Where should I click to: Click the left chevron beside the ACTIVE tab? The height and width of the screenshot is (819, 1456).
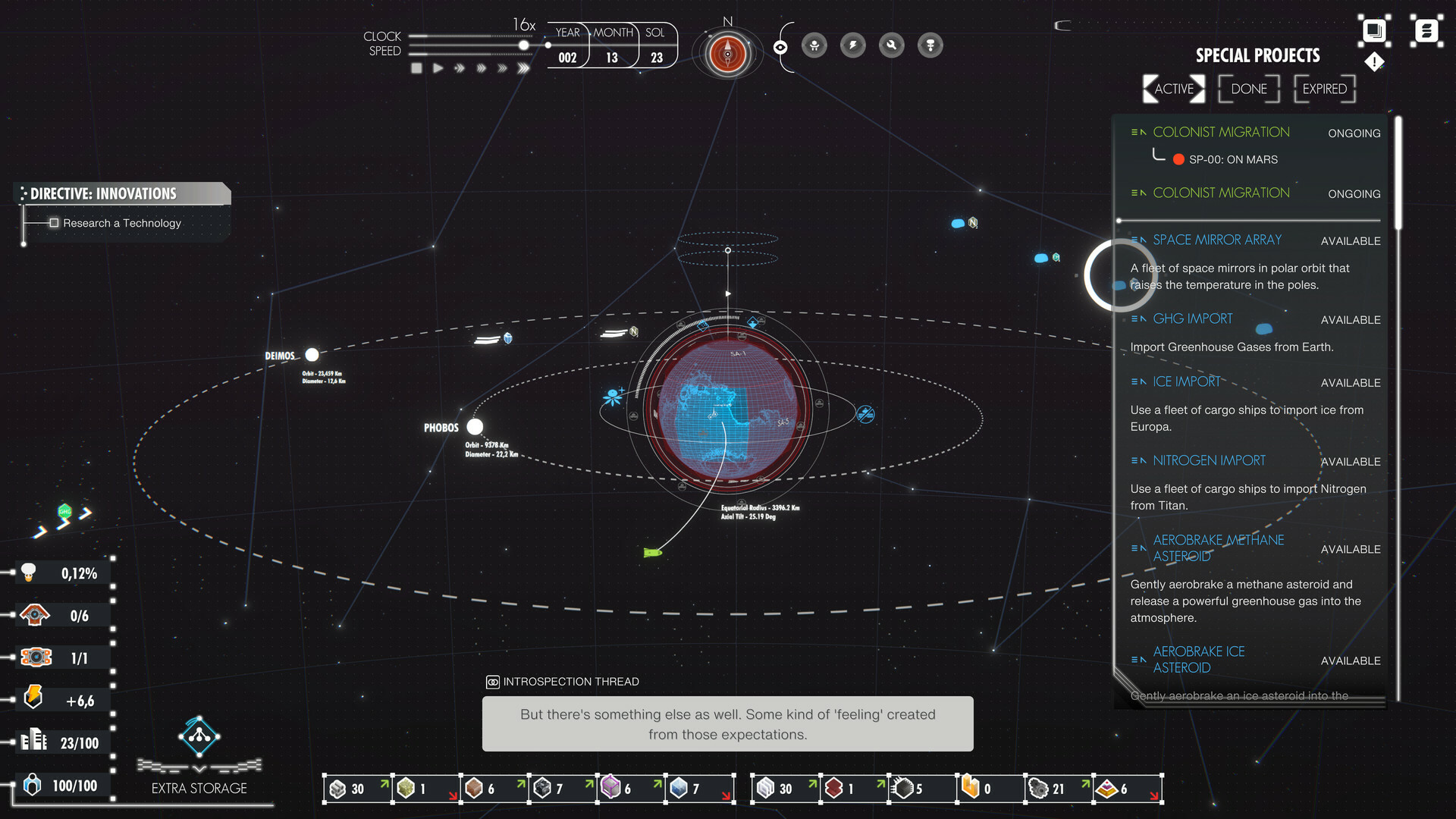(x=1147, y=89)
